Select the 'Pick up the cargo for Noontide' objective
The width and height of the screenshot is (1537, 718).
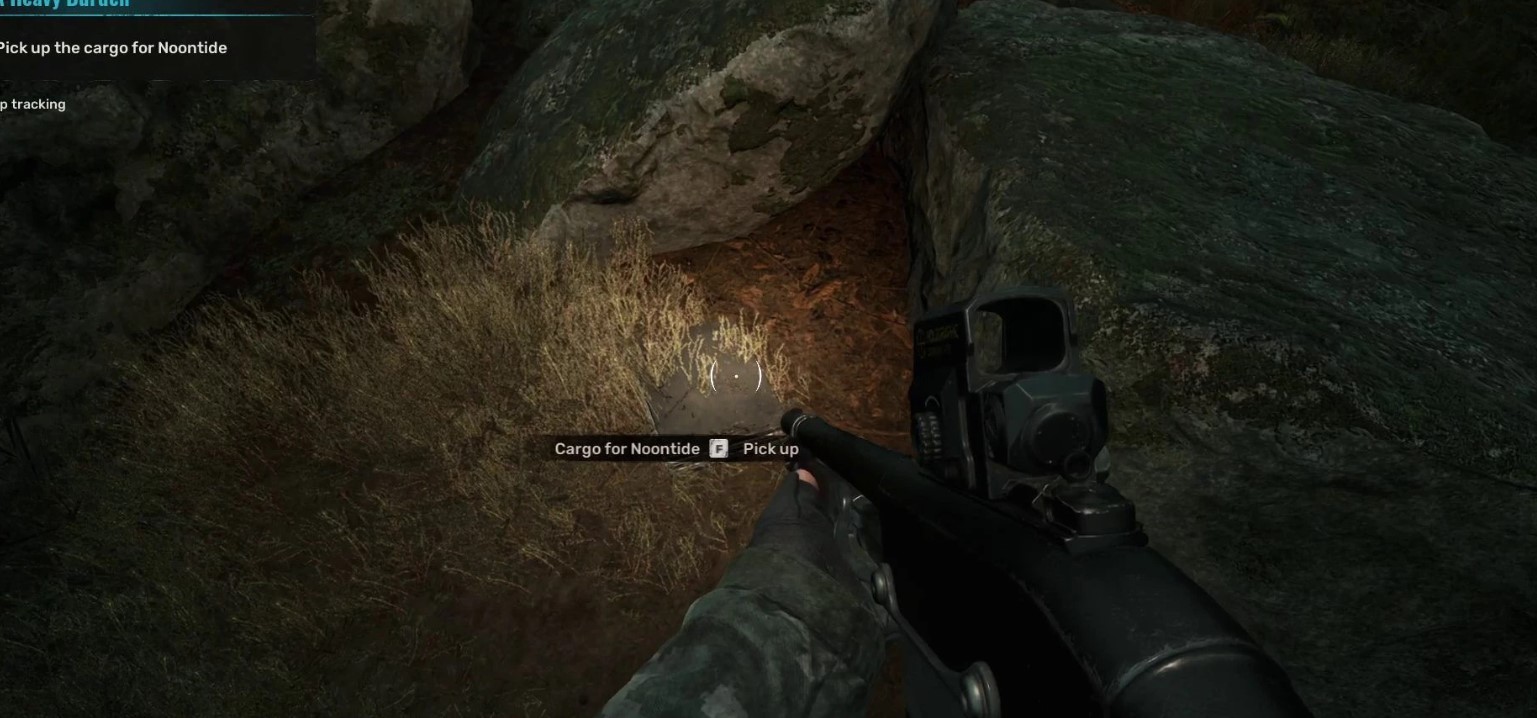[113, 48]
